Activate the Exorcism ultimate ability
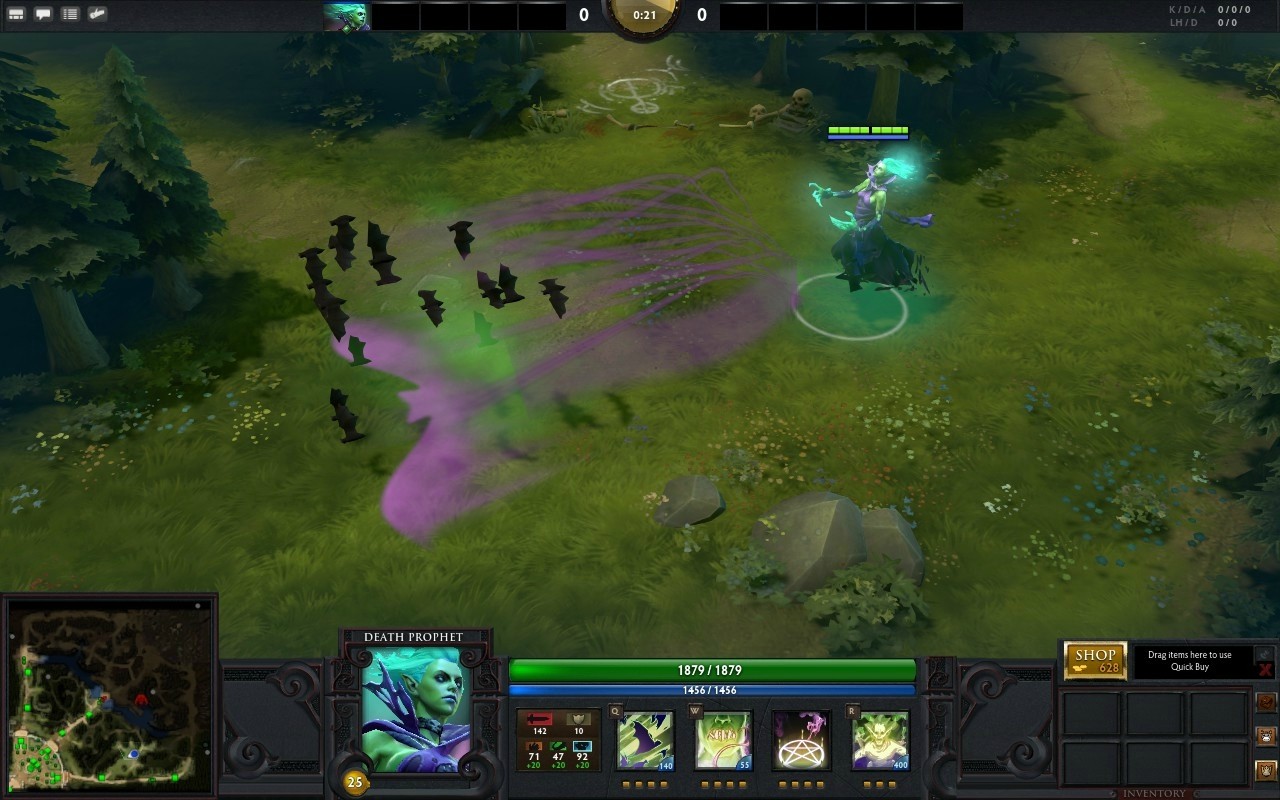The height and width of the screenshot is (800, 1280). (880, 741)
